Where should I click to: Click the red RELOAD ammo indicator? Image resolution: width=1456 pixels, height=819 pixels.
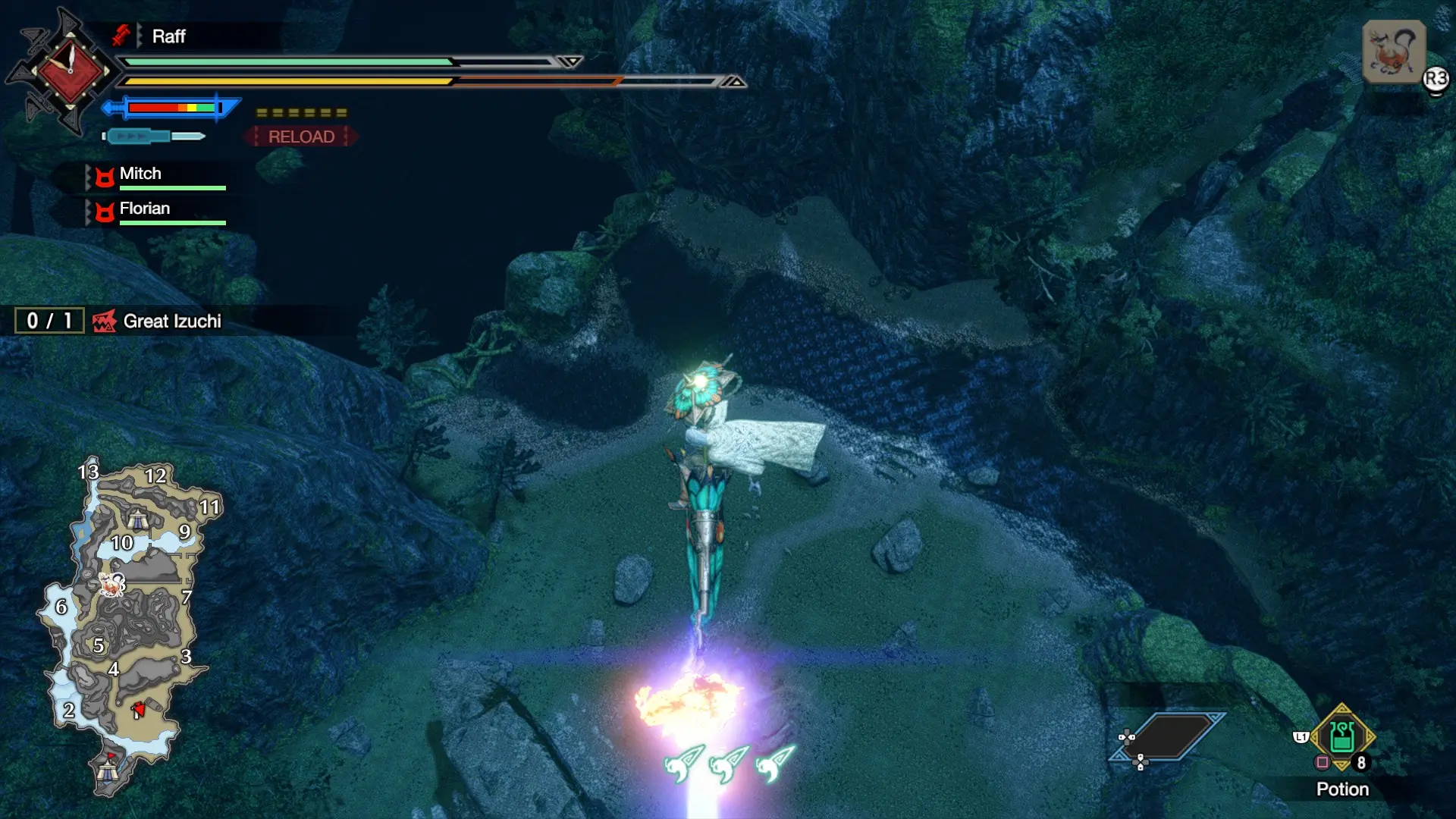point(301,136)
